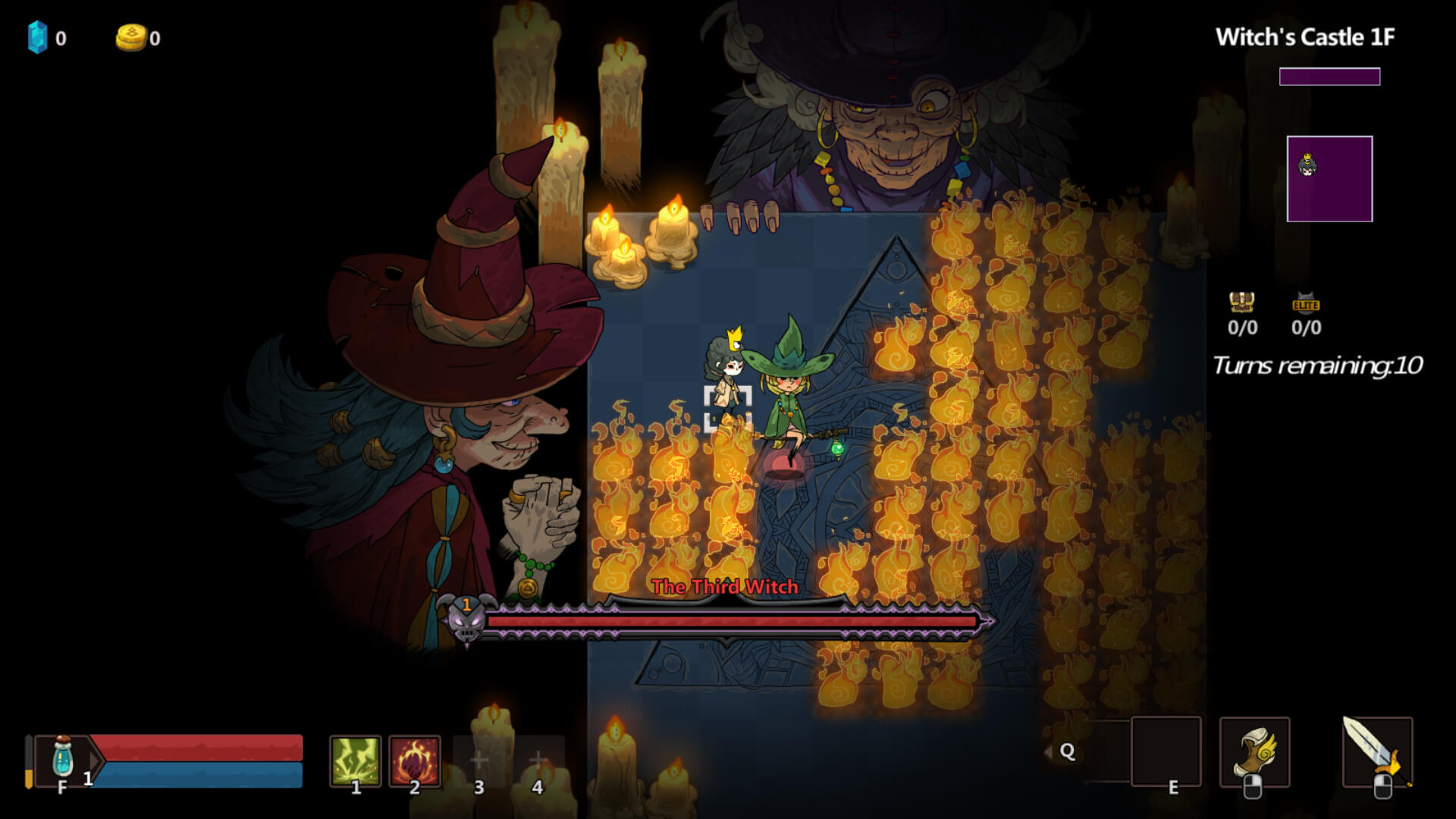The image size is (1456, 819).
Task: Select the sword weapon slot
Action: (x=1376, y=752)
